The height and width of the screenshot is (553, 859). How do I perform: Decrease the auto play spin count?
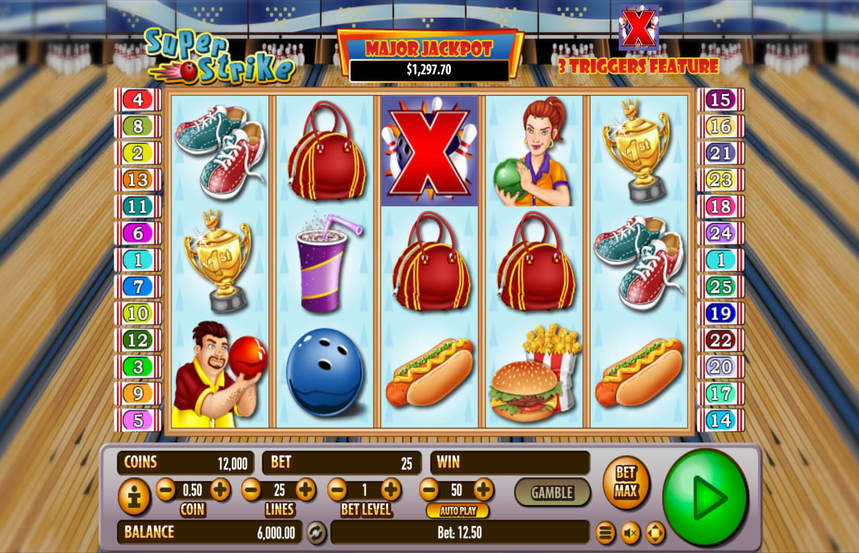429,490
